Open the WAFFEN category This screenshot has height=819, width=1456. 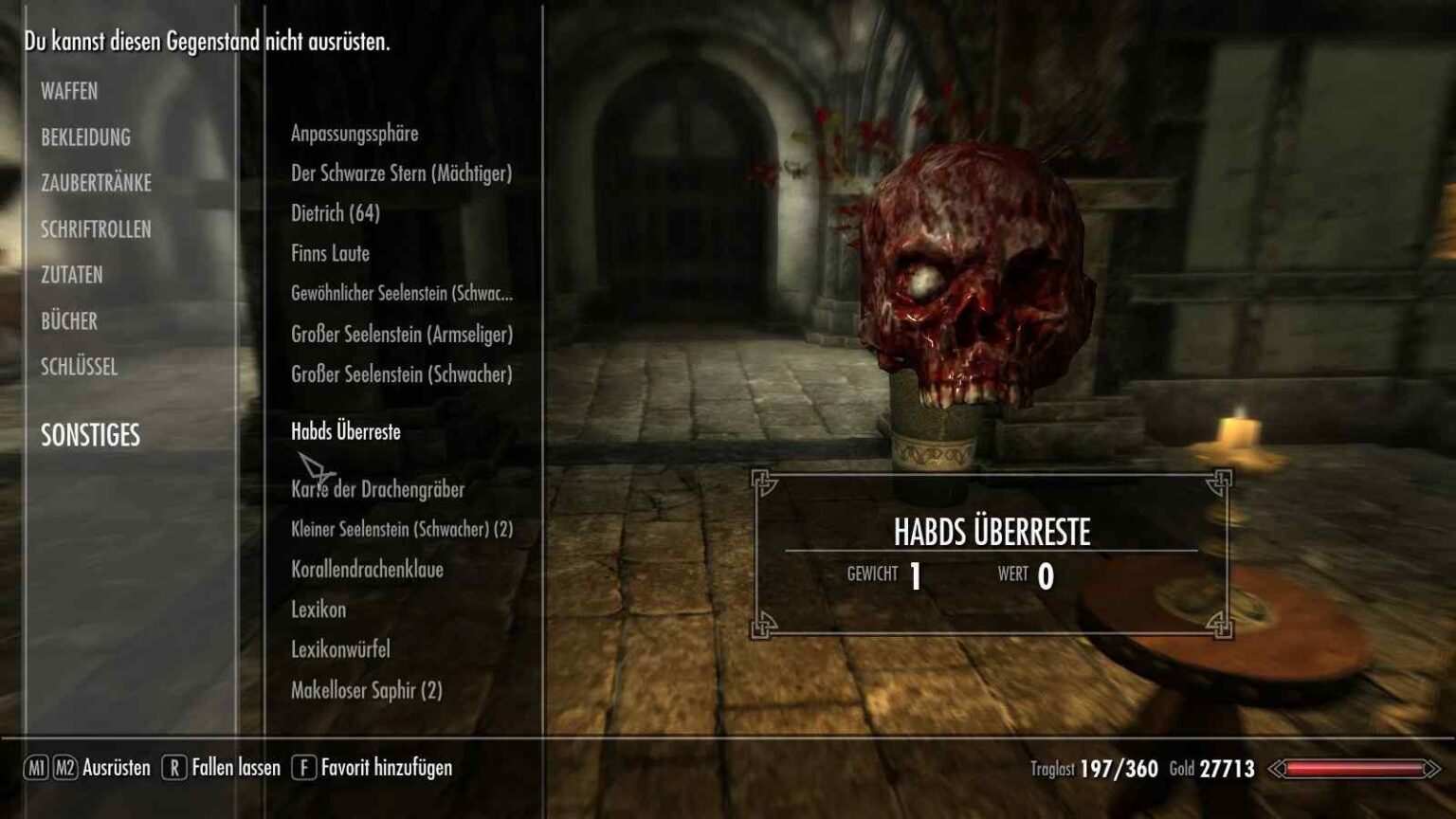click(x=68, y=92)
